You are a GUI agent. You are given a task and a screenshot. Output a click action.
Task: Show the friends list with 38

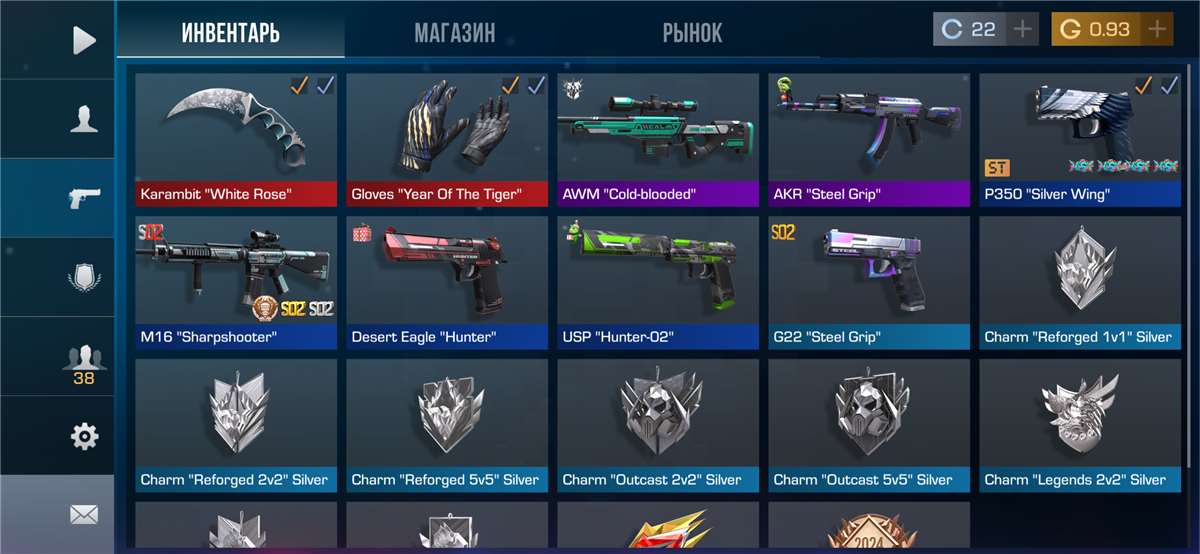click(84, 360)
